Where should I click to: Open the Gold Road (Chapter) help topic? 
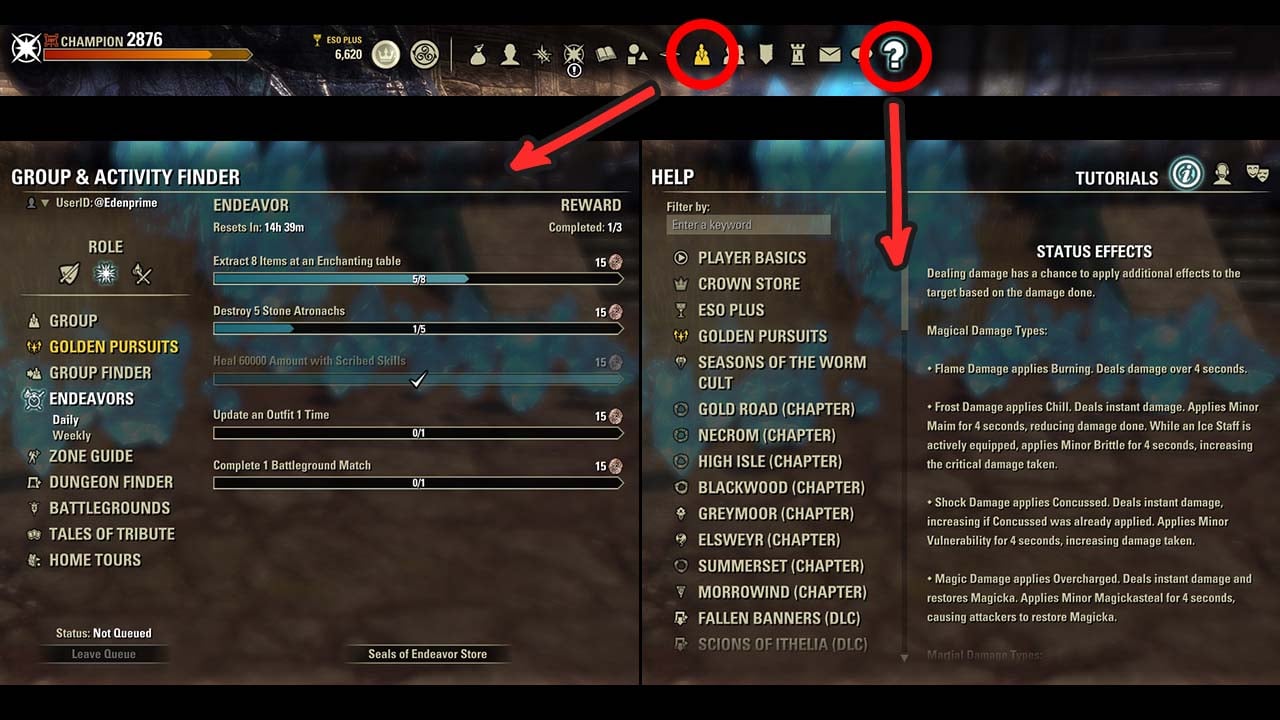coord(776,409)
